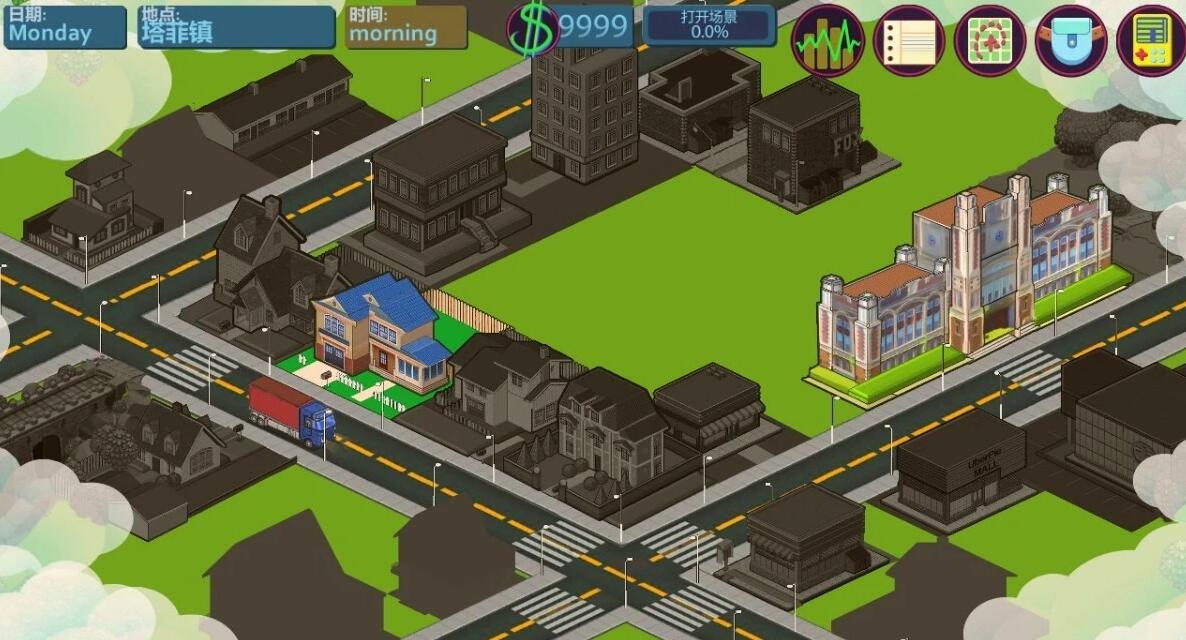Open the notebook goals icon
The height and width of the screenshot is (640, 1186).
908,41
